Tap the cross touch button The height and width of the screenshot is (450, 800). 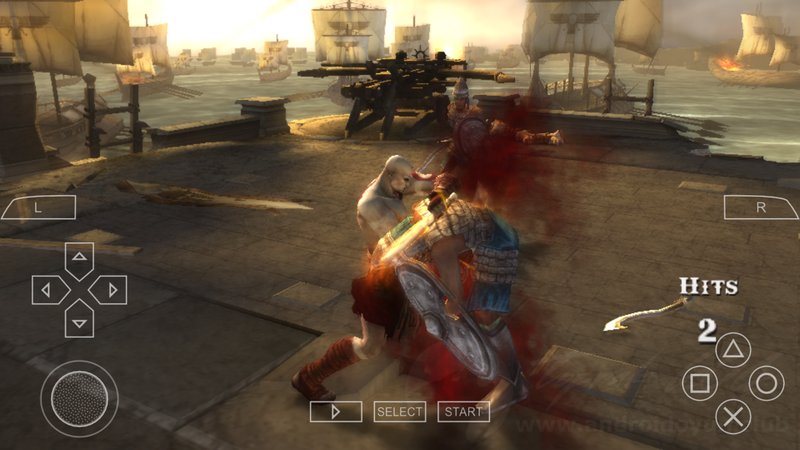tap(733, 415)
